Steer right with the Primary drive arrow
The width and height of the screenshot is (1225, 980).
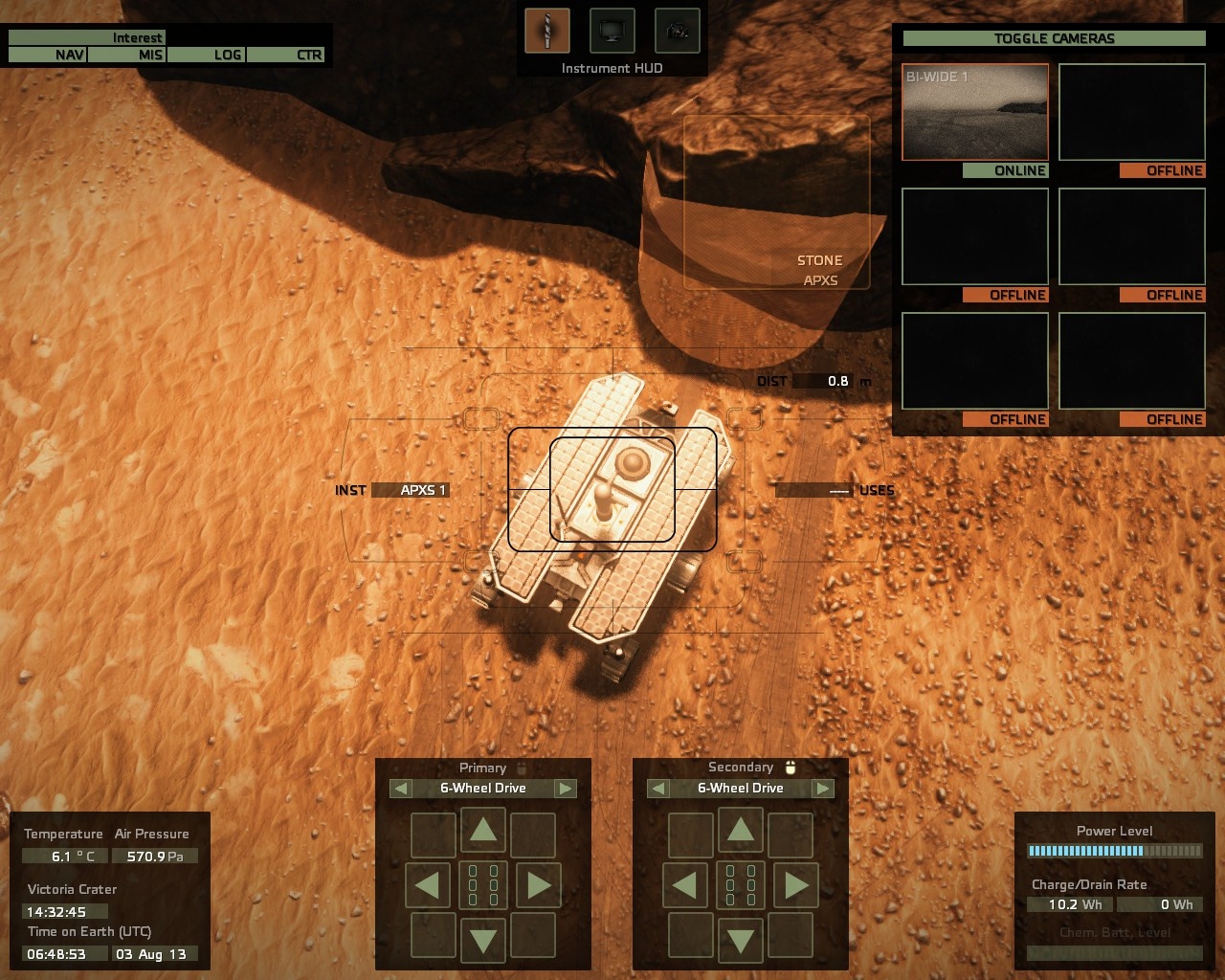[539, 885]
